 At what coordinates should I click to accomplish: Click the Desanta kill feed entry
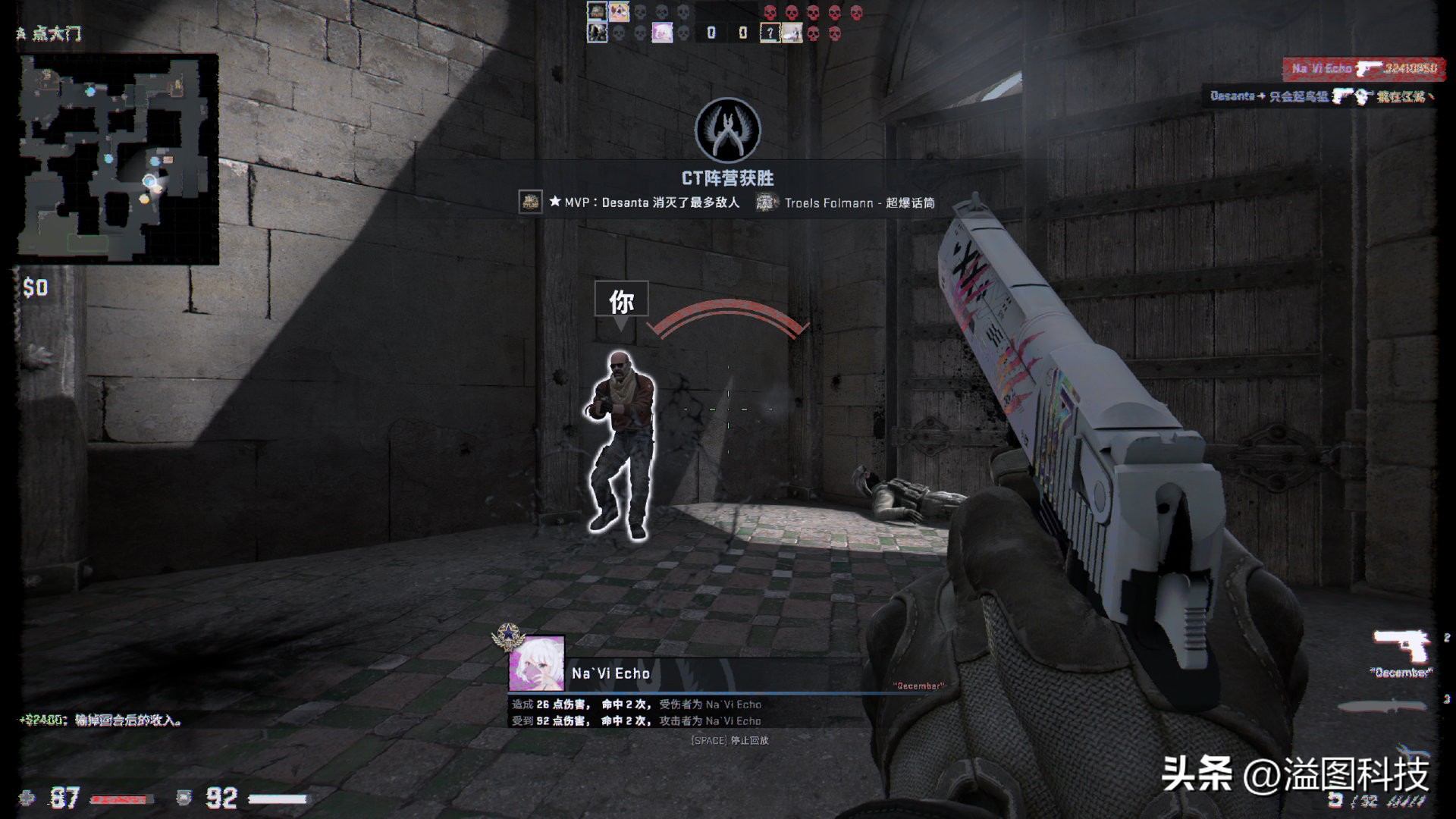tap(1319, 97)
